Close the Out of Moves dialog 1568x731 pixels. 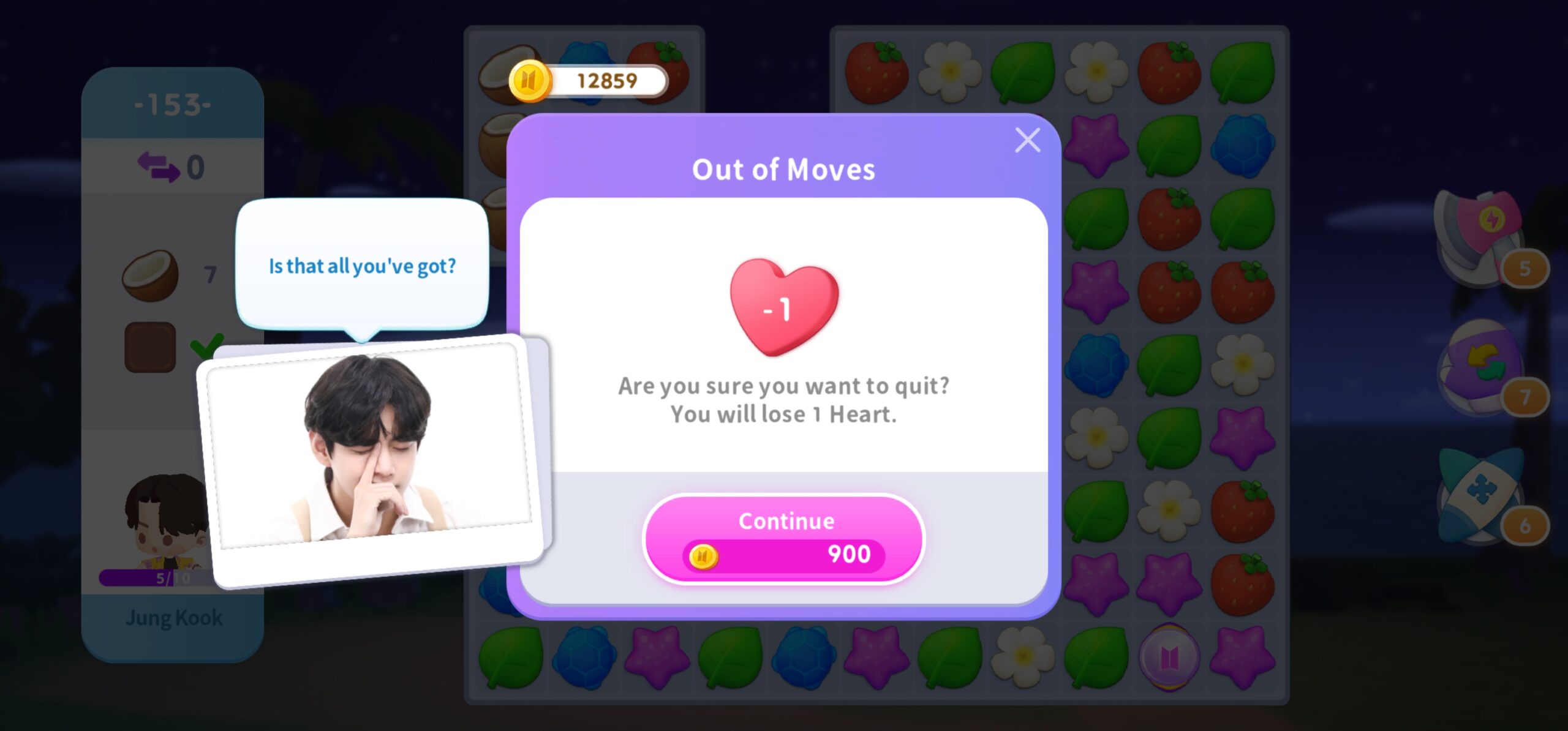[x=1027, y=140]
